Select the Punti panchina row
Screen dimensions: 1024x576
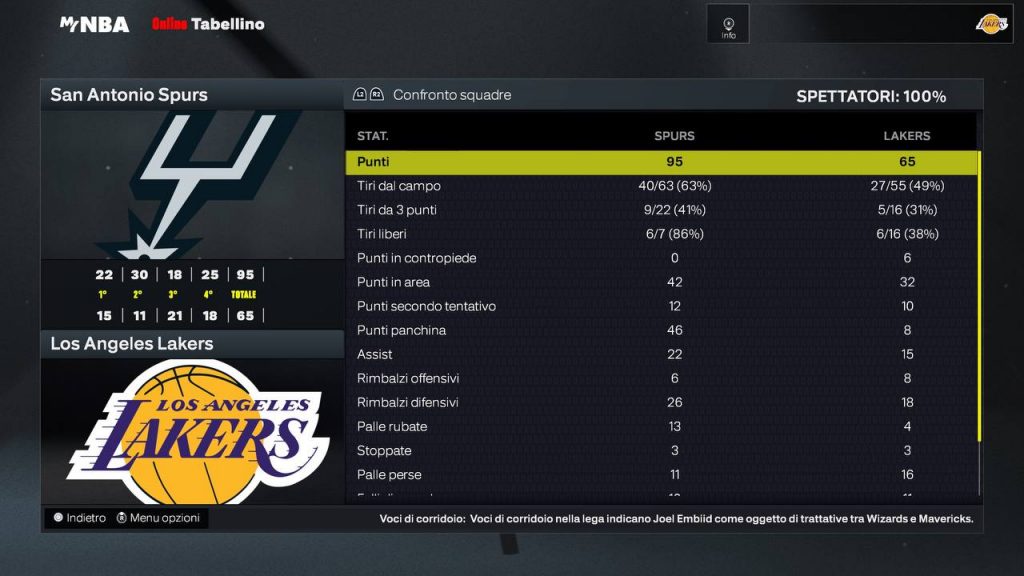pyautogui.click(x=660, y=330)
